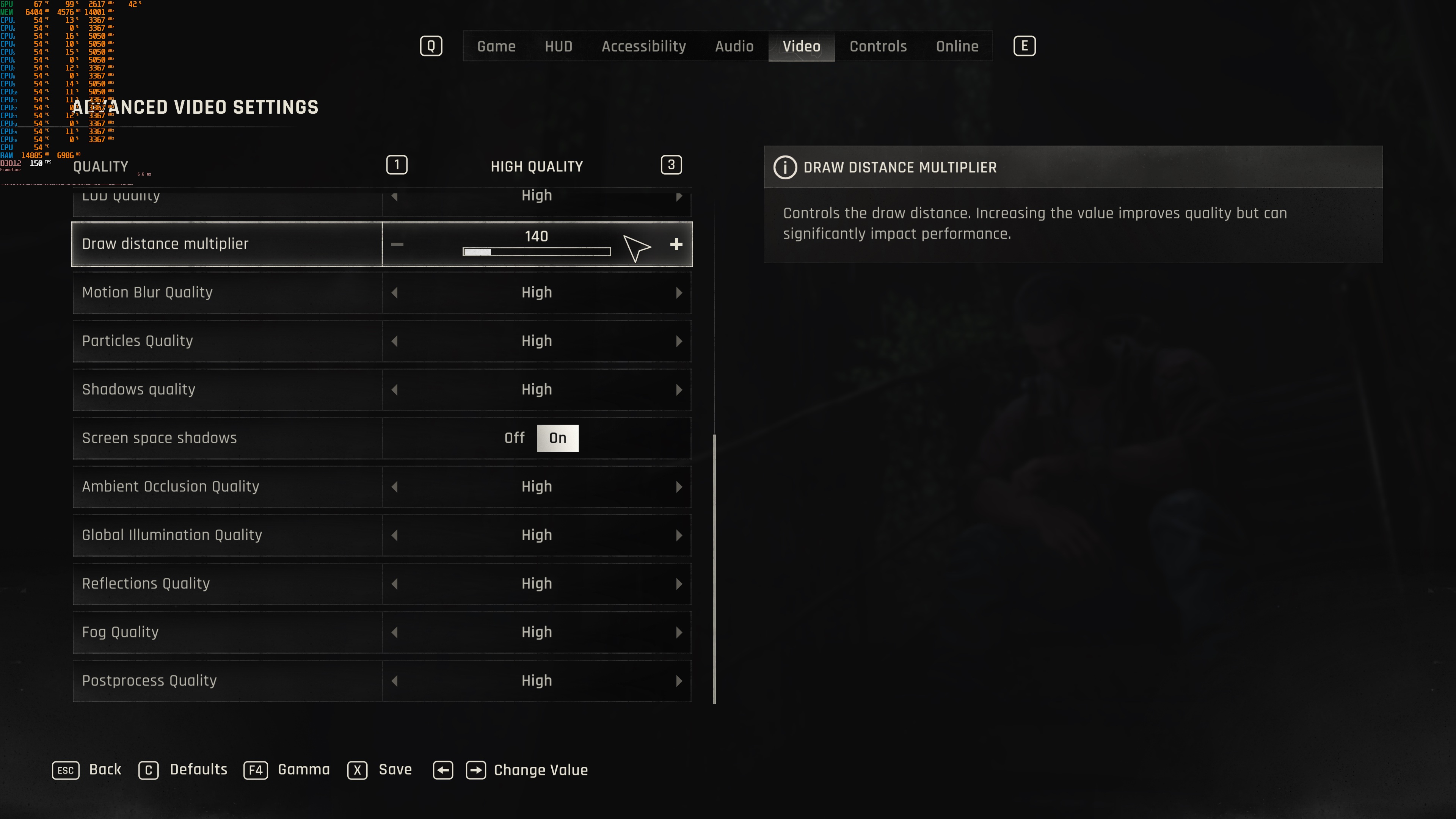
Task: Switch to the Audio tab
Action: 734,46
